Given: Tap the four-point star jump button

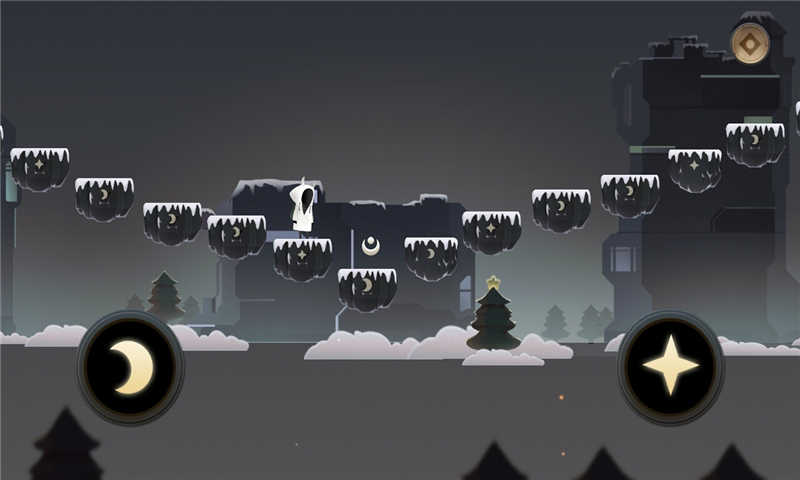Looking at the screenshot, I should (x=670, y=367).
